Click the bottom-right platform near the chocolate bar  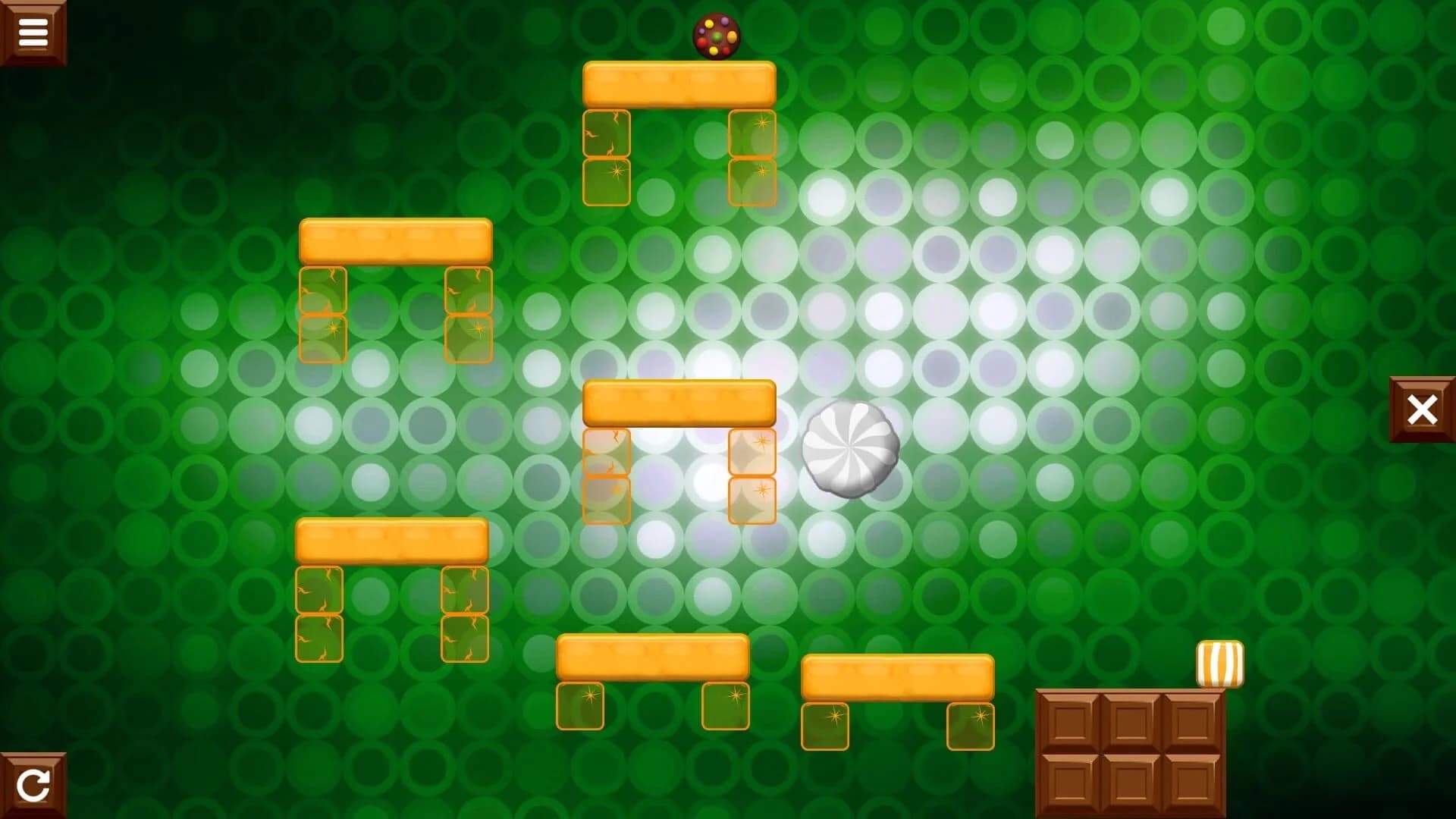(x=899, y=675)
